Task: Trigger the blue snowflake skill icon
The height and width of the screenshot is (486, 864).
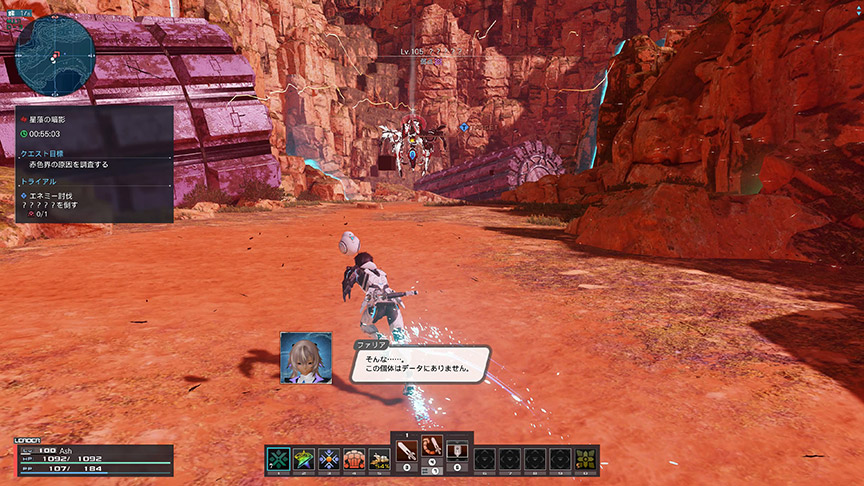Action: (329, 459)
